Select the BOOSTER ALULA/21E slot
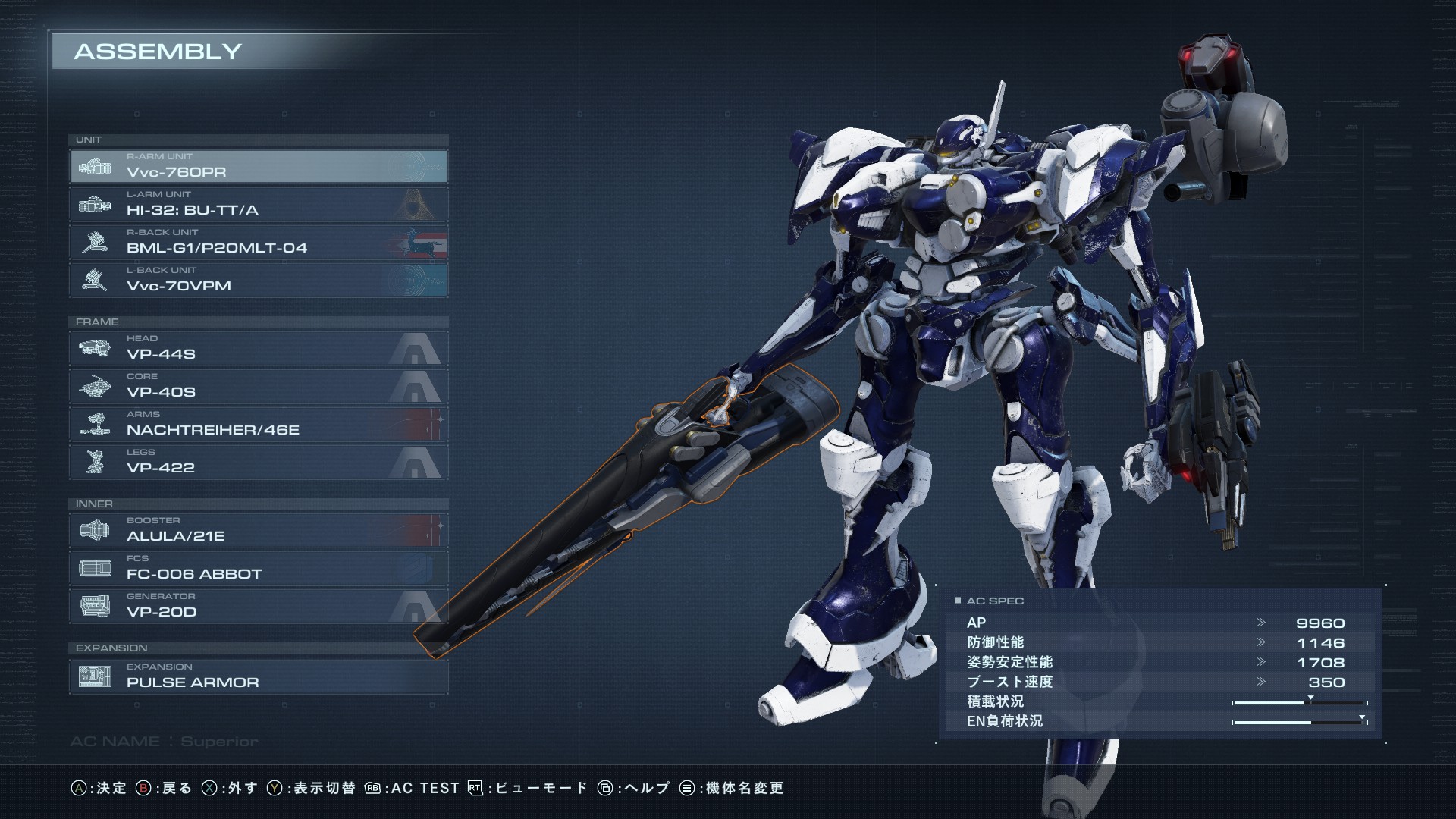Image resolution: width=1456 pixels, height=819 pixels. 259,530
